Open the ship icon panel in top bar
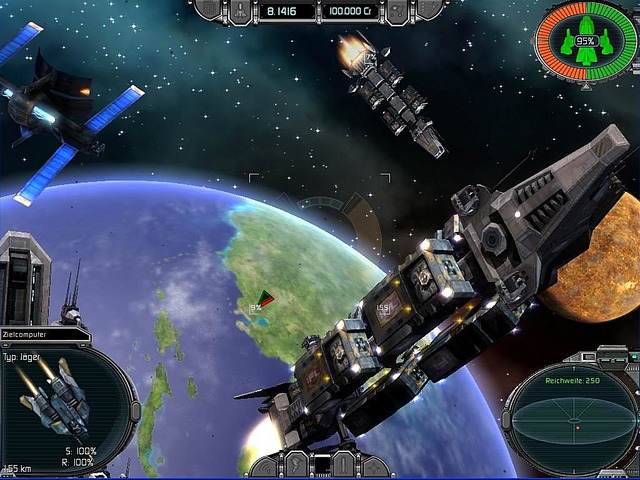 point(242,10)
